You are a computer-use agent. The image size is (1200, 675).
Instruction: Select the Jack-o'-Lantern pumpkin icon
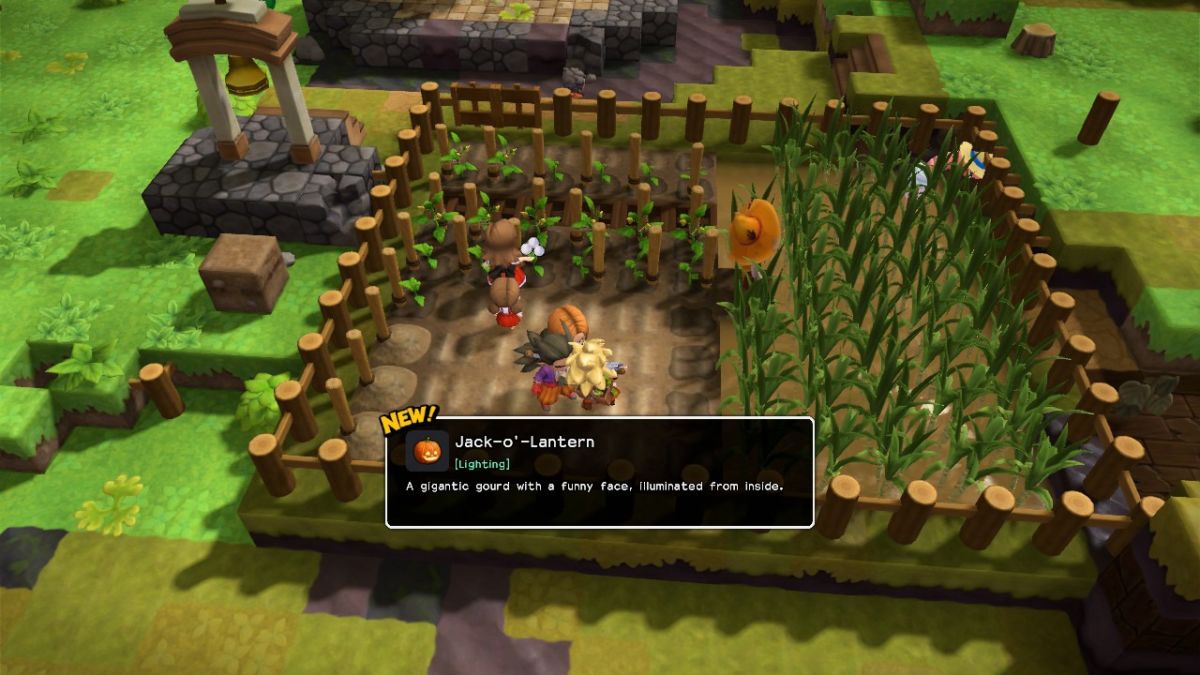[427, 450]
